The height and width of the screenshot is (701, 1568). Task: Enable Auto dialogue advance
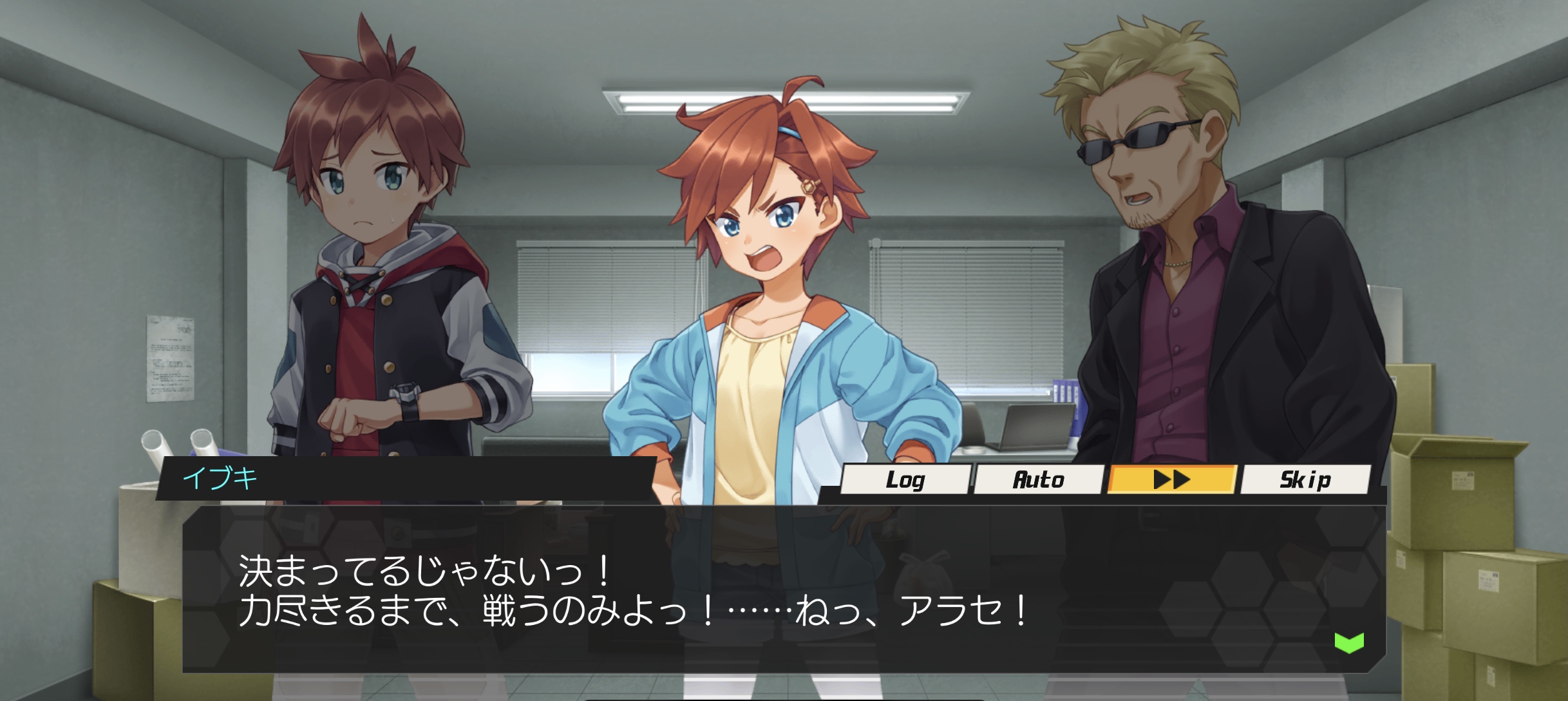click(x=1038, y=480)
